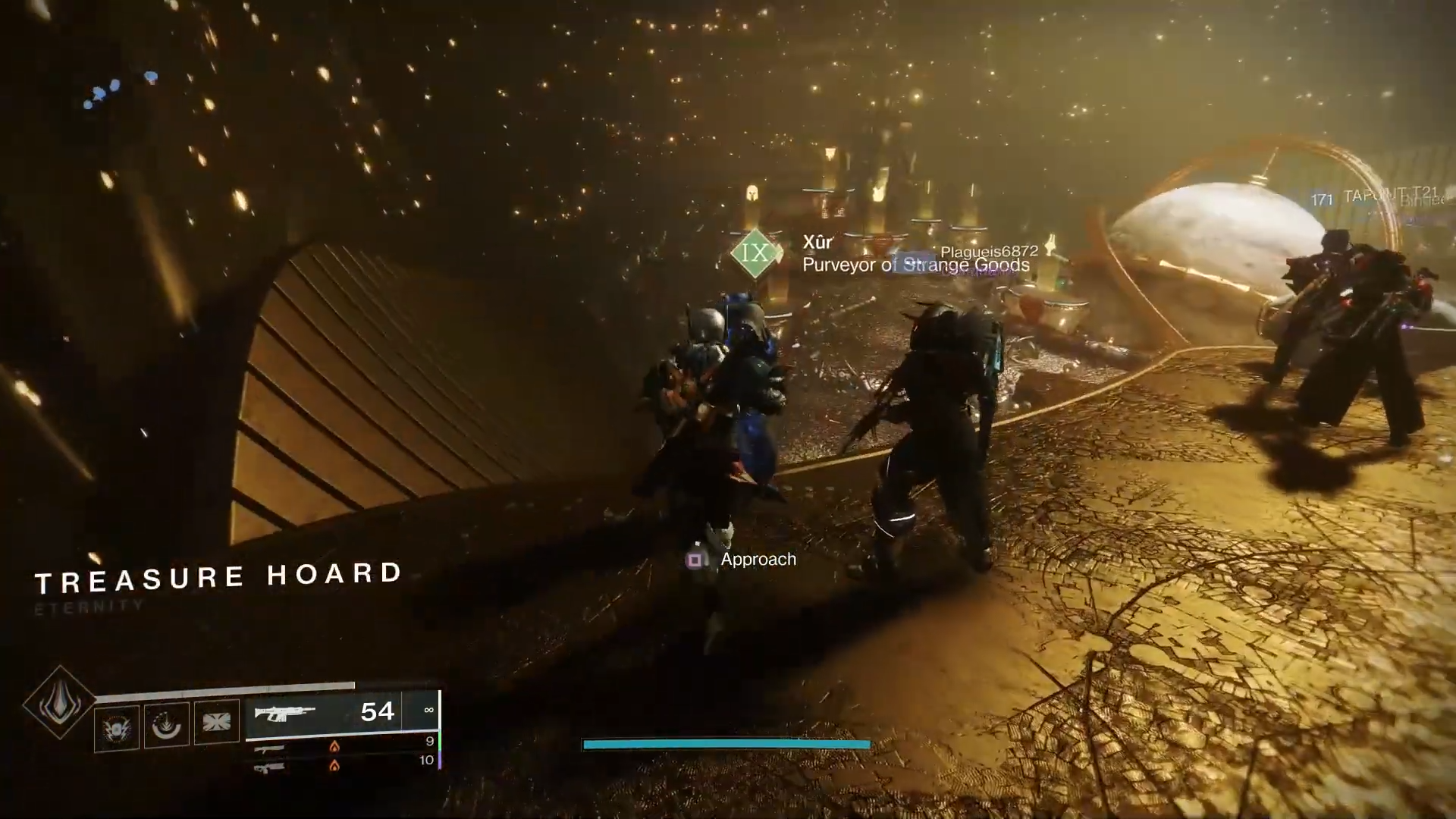Click the Plagueis6872 player nameplate
Image resolution: width=1456 pixels, height=819 pixels.
click(x=989, y=251)
